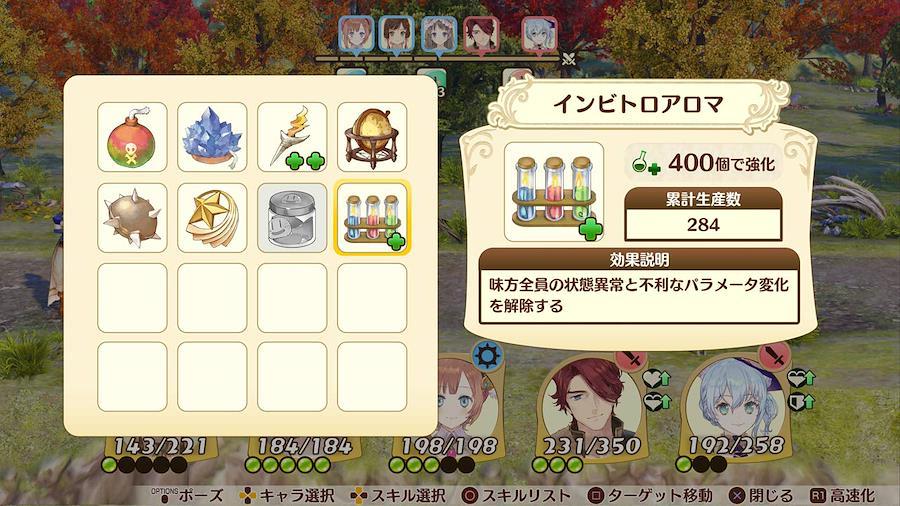Viewport: 900px width, 506px height.
Task: Choose the golden star item slot
Action: coord(212,217)
